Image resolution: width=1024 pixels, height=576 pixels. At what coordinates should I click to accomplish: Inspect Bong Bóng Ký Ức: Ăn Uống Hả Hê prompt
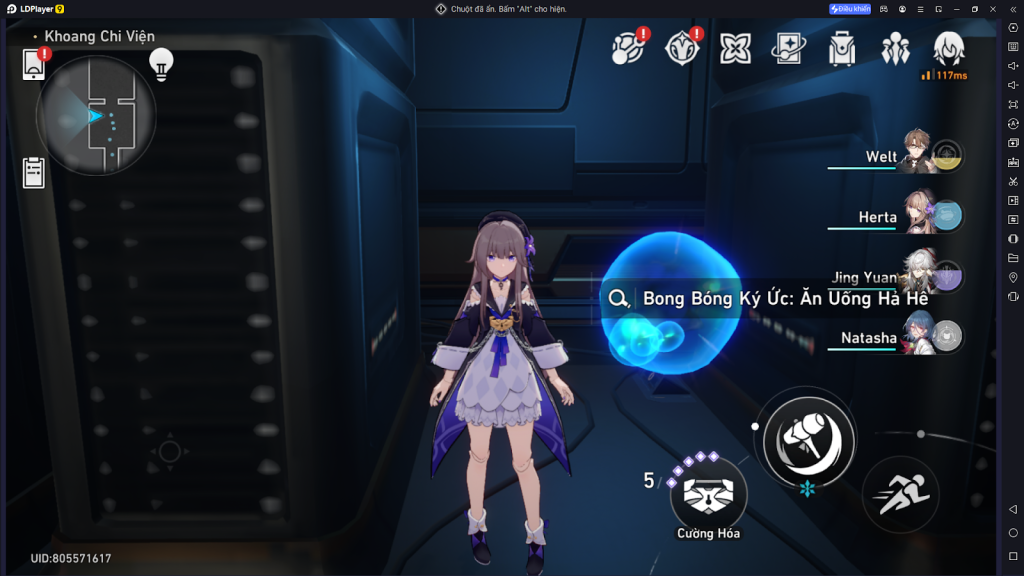[x=770, y=298]
